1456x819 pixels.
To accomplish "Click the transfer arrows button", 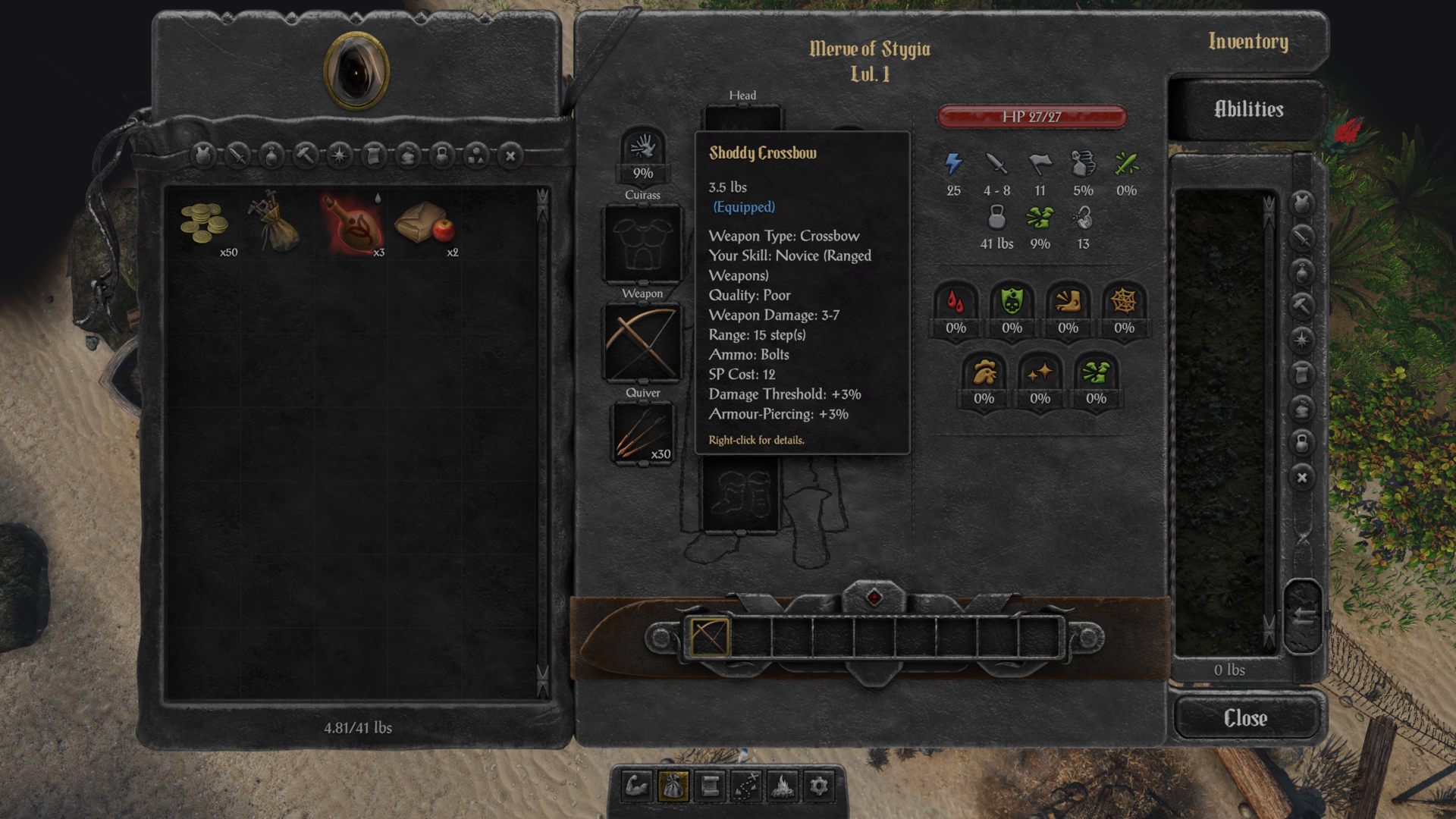I will tap(1303, 617).
